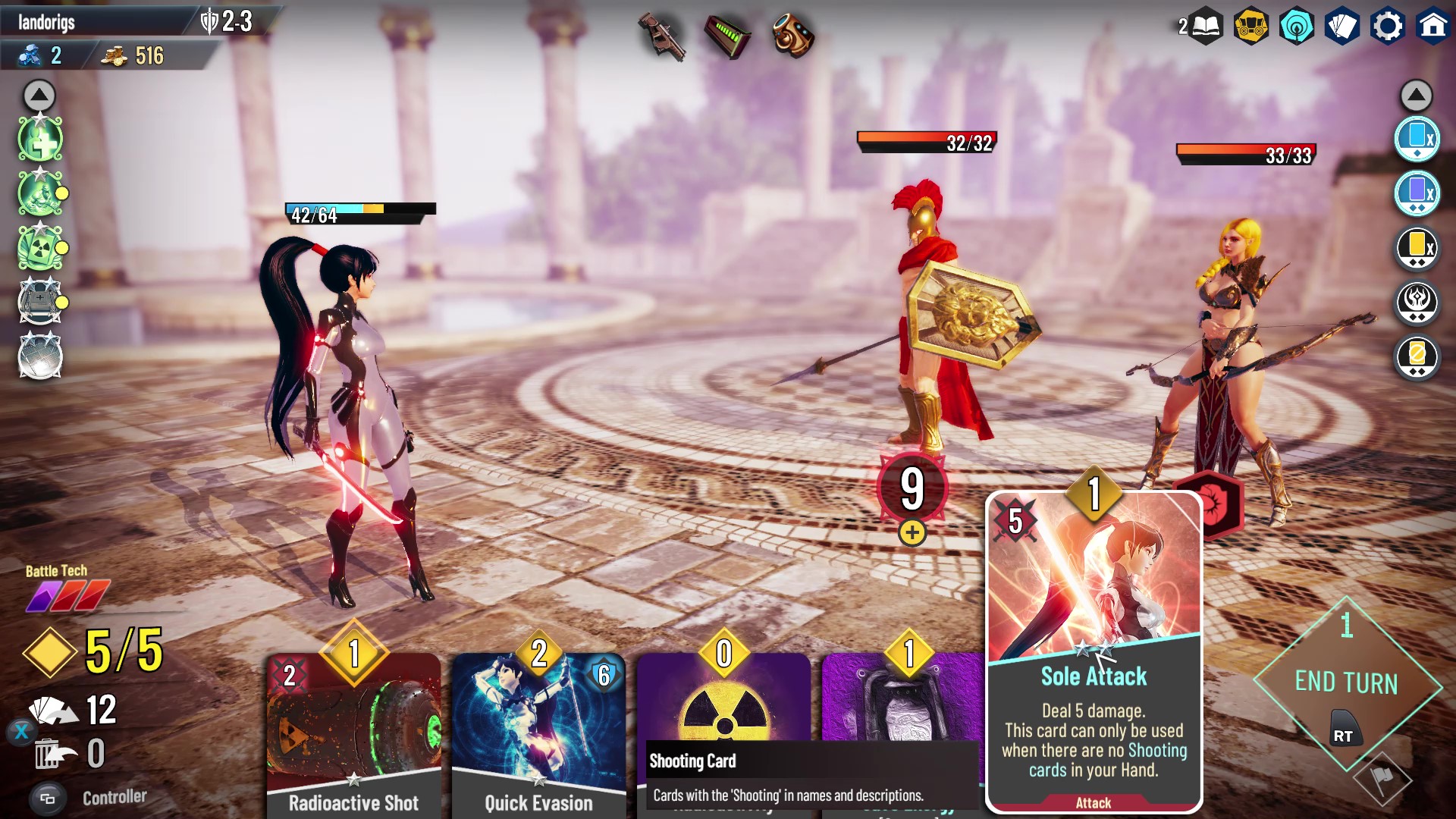1456x819 pixels.
Task: Activate the flame emblem battle tech
Action: click(1417, 302)
